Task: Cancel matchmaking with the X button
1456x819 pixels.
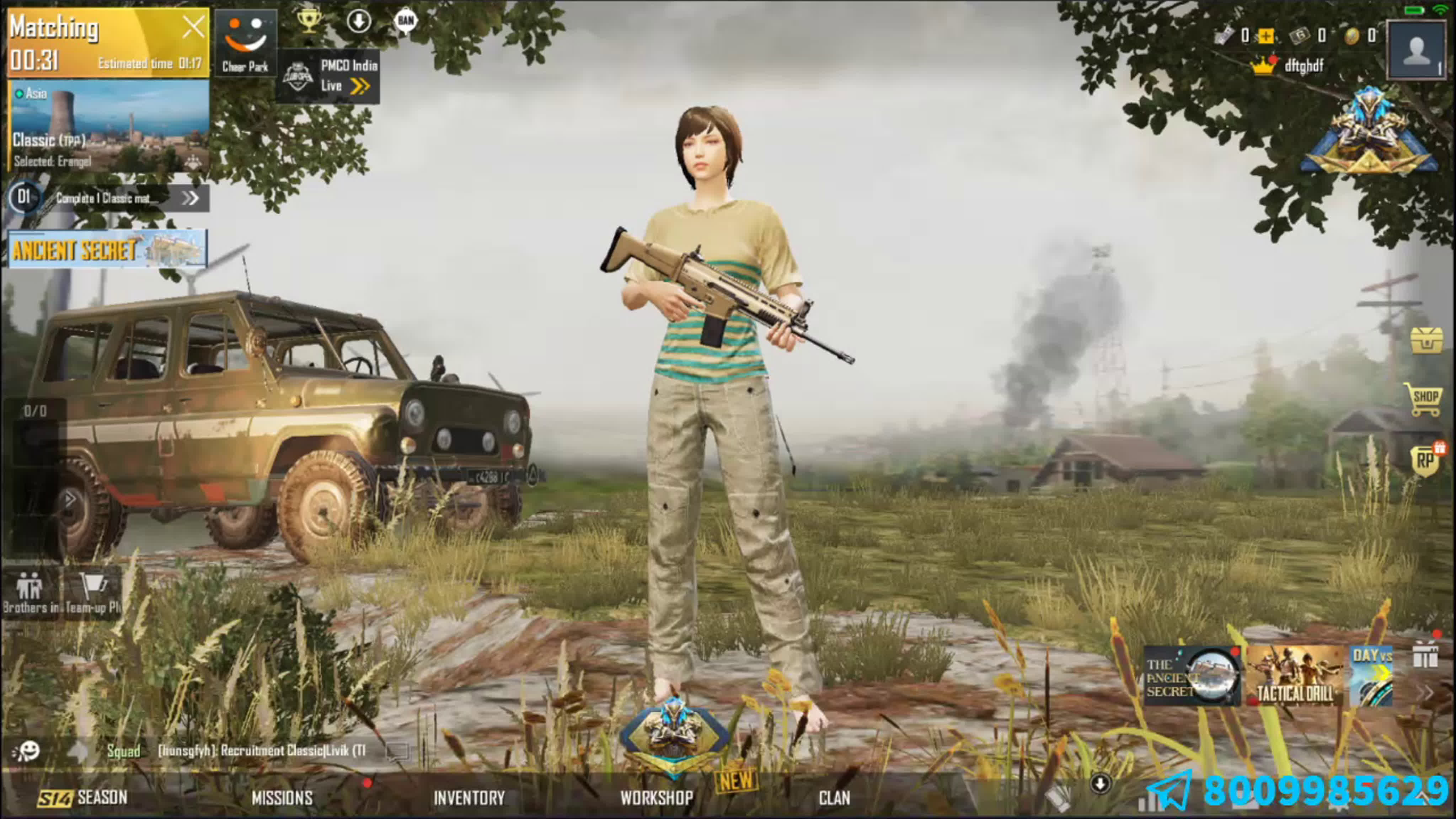Action: tap(193, 27)
